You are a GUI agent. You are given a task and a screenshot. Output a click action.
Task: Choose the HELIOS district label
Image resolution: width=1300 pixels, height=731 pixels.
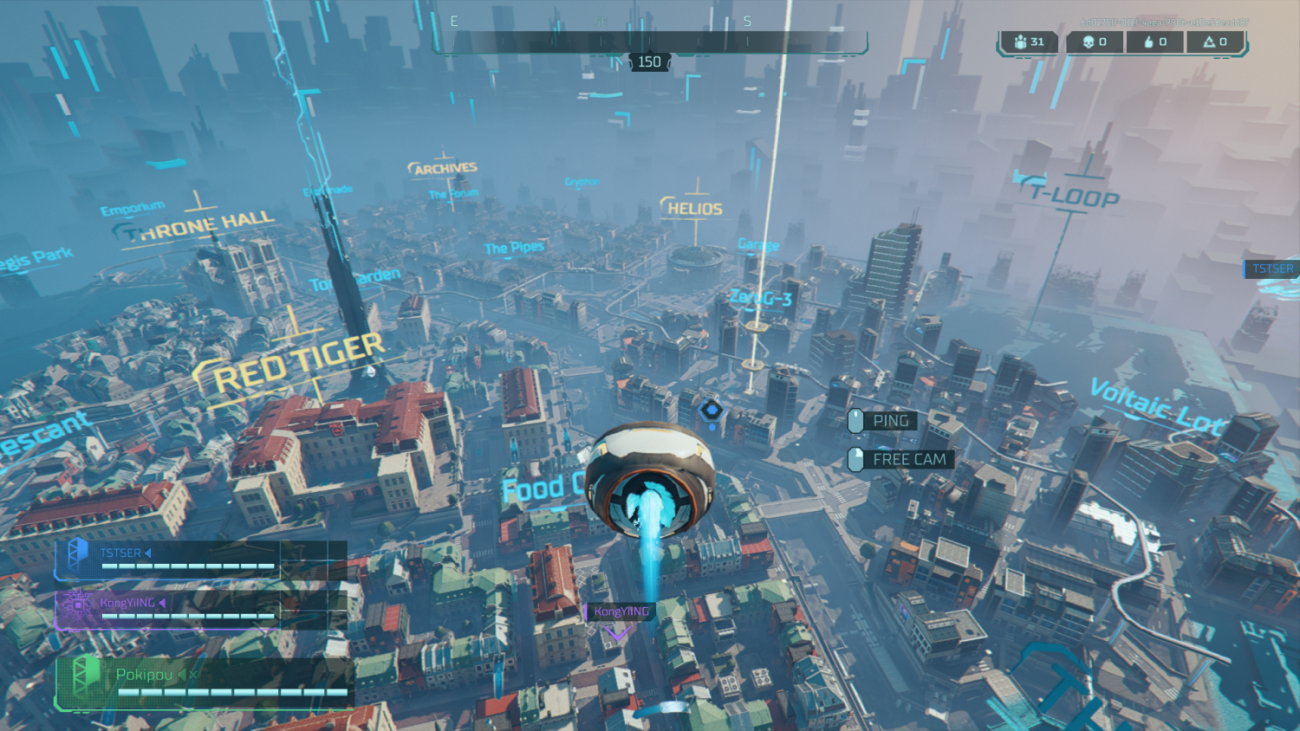(693, 209)
